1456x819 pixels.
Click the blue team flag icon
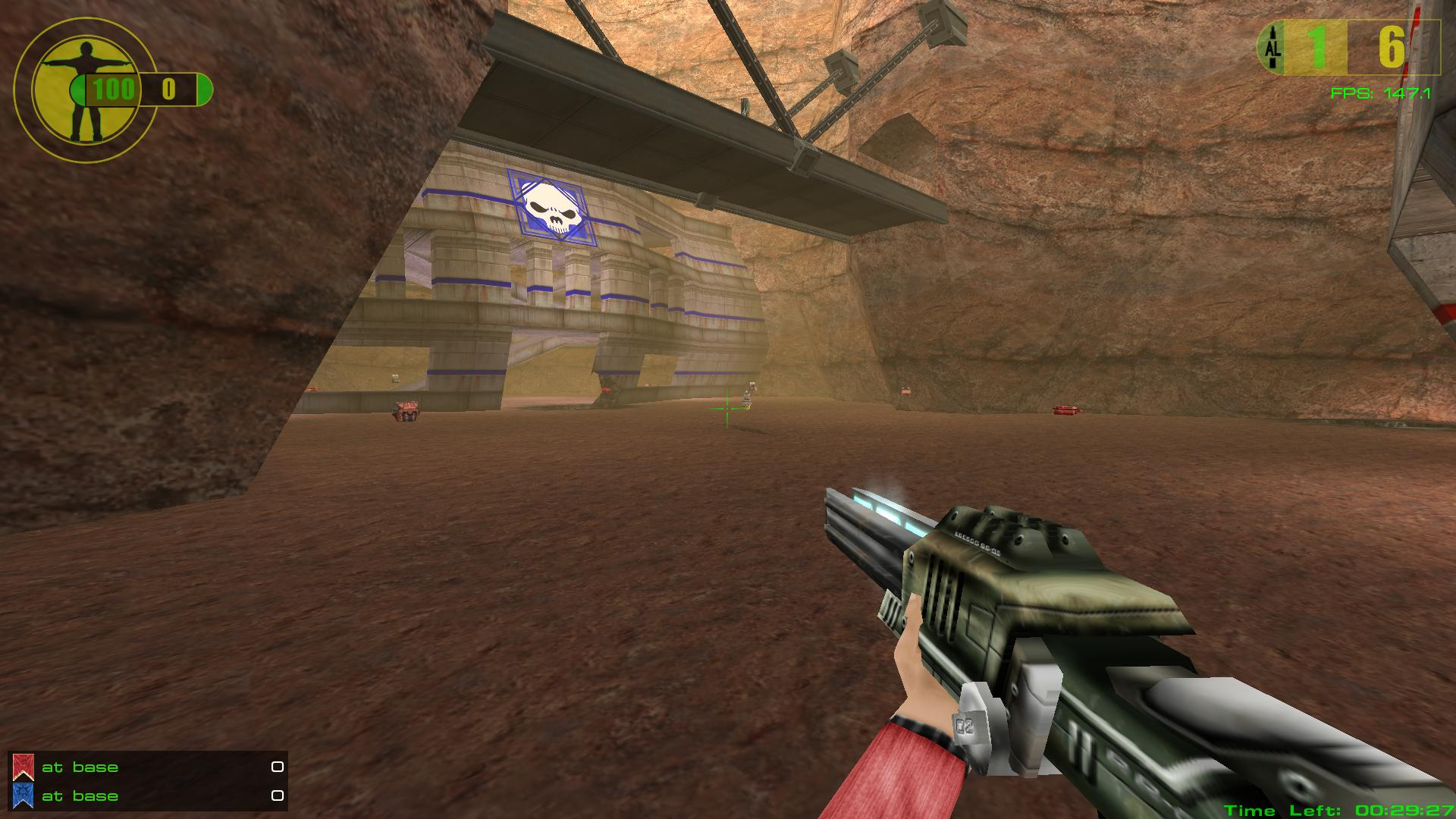click(x=23, y=795)
